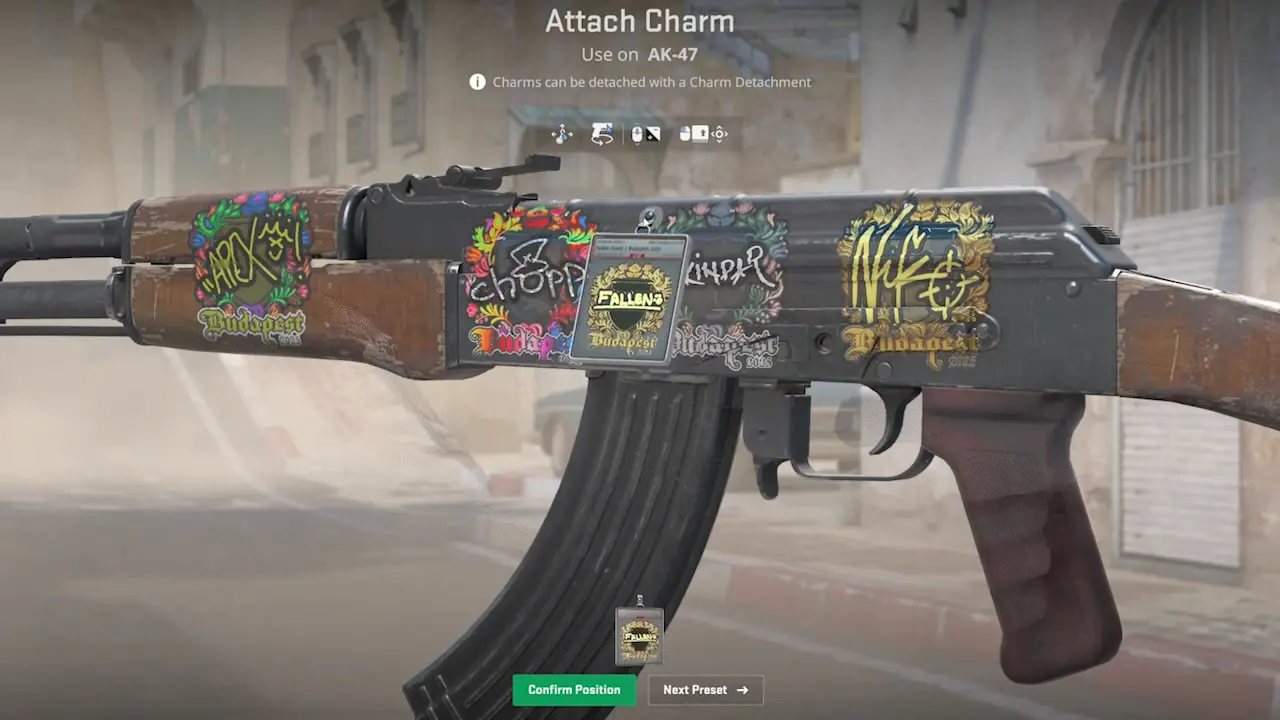Select the FalleN charm thumbnail above the buttons

(640, 637)
